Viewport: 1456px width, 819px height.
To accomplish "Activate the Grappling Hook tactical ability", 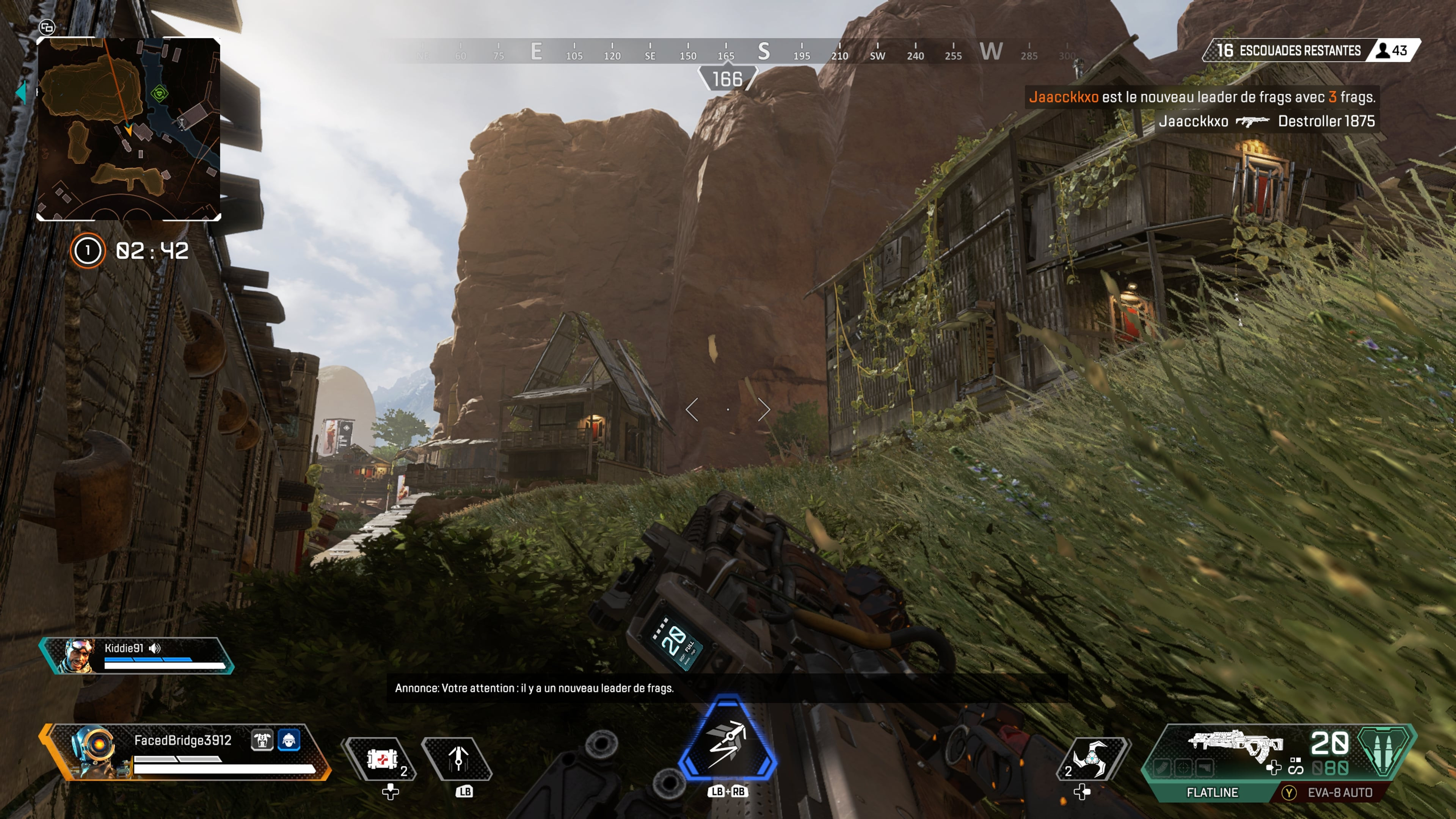I will click(458, 758).
